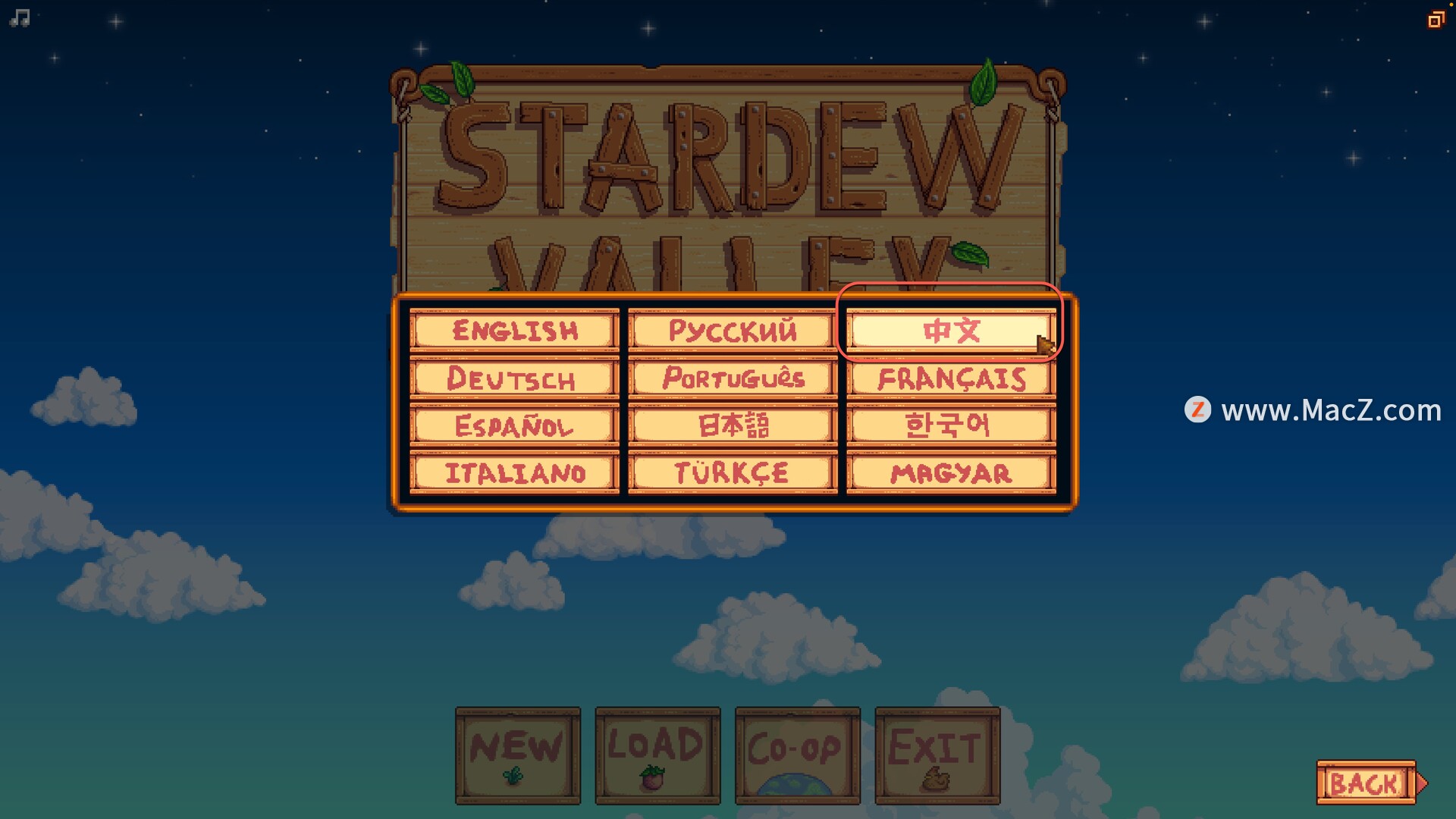
Task: Choose Русский from the language list
Action: [733, 331]
